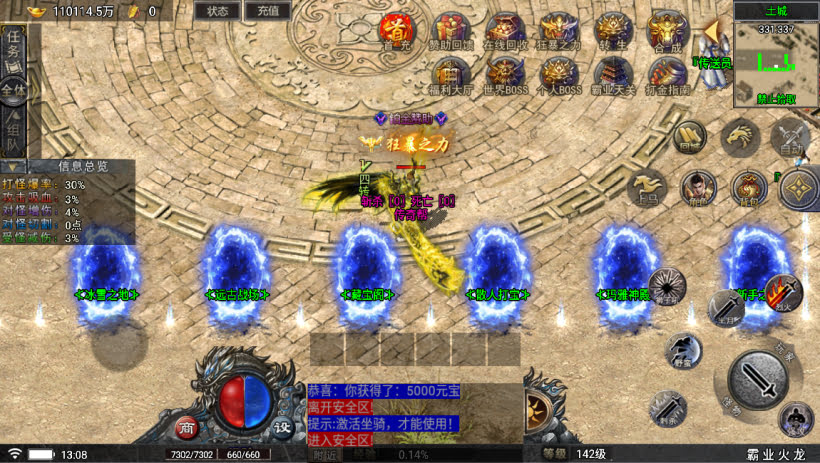The height and width of the screenshot is (463, 820).
Task: Toggle 自动 auto-battle mode
Action: 790,137
